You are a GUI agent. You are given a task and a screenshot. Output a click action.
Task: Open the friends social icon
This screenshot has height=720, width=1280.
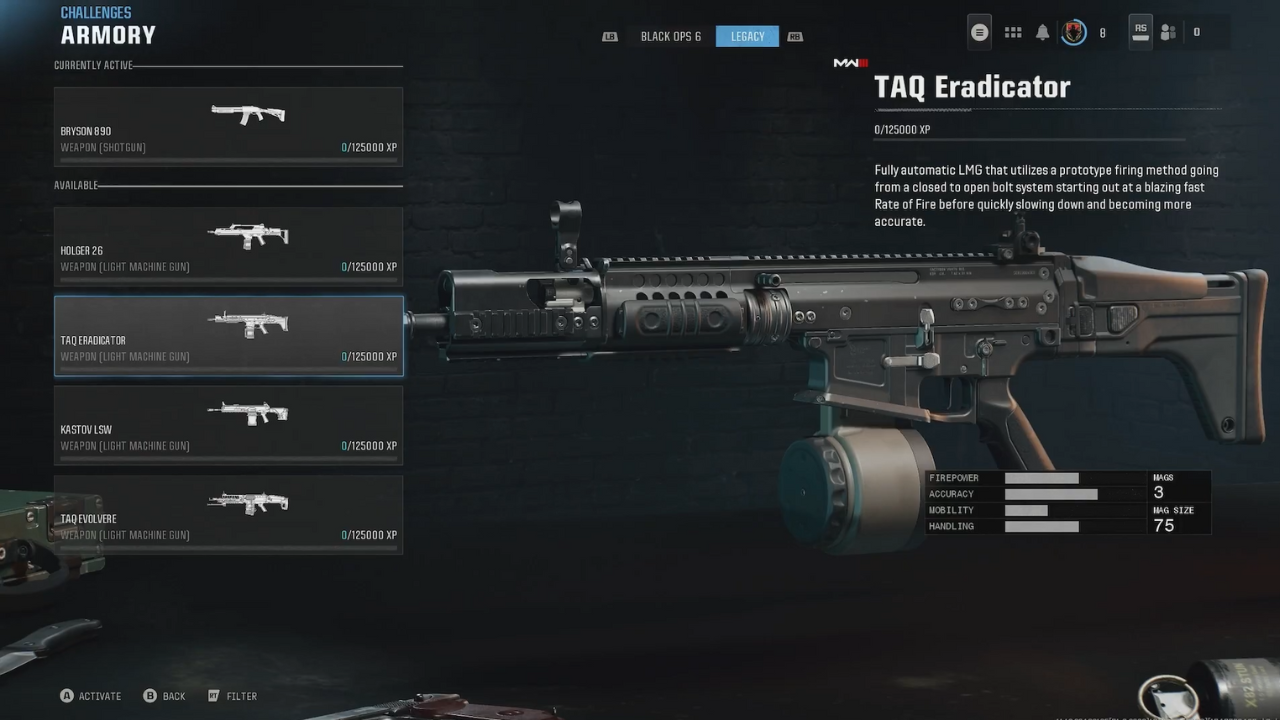pyautogui.click(x=1168, y=32)
